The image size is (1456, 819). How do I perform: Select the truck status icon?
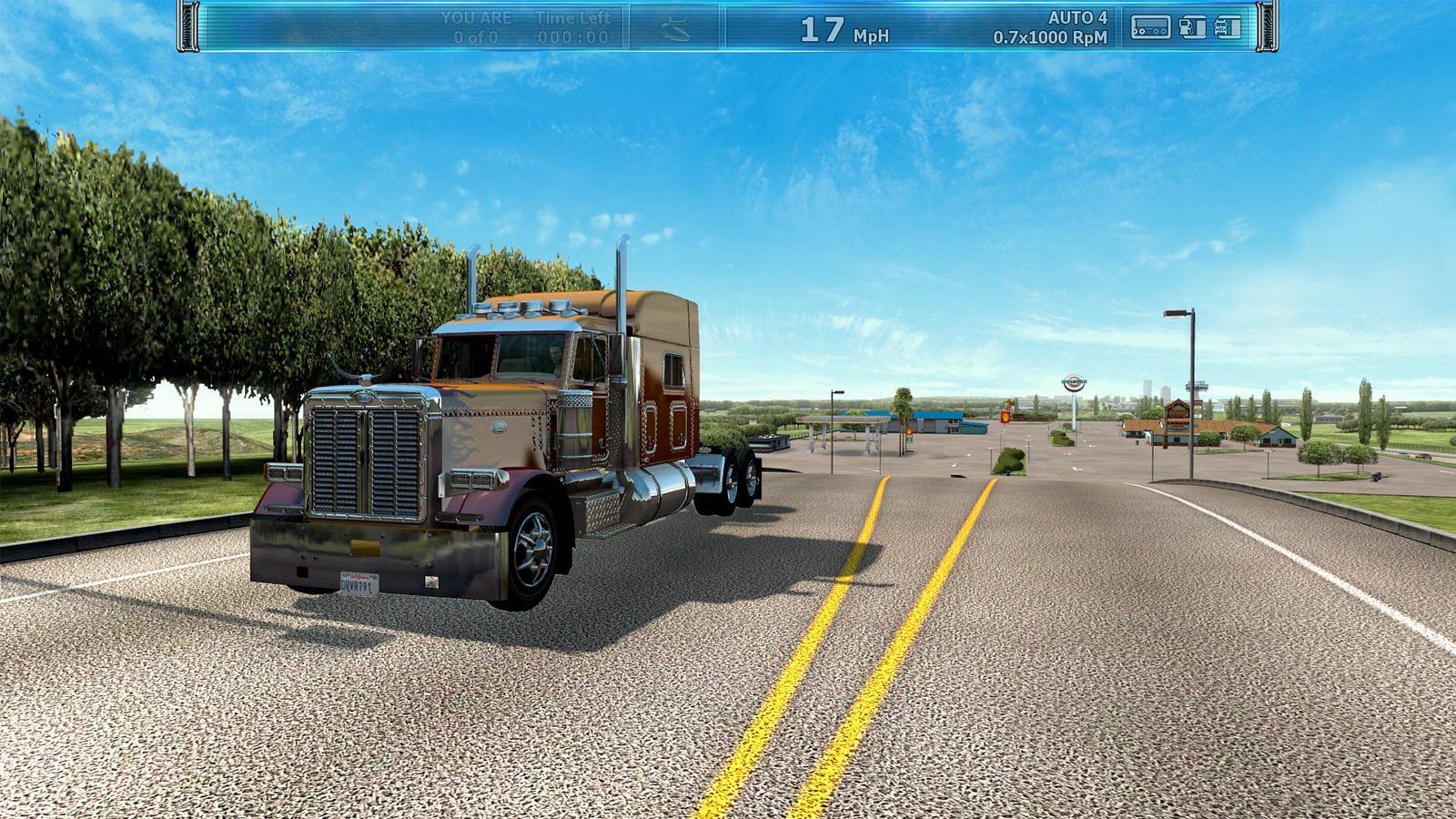tap(1228, 27)
